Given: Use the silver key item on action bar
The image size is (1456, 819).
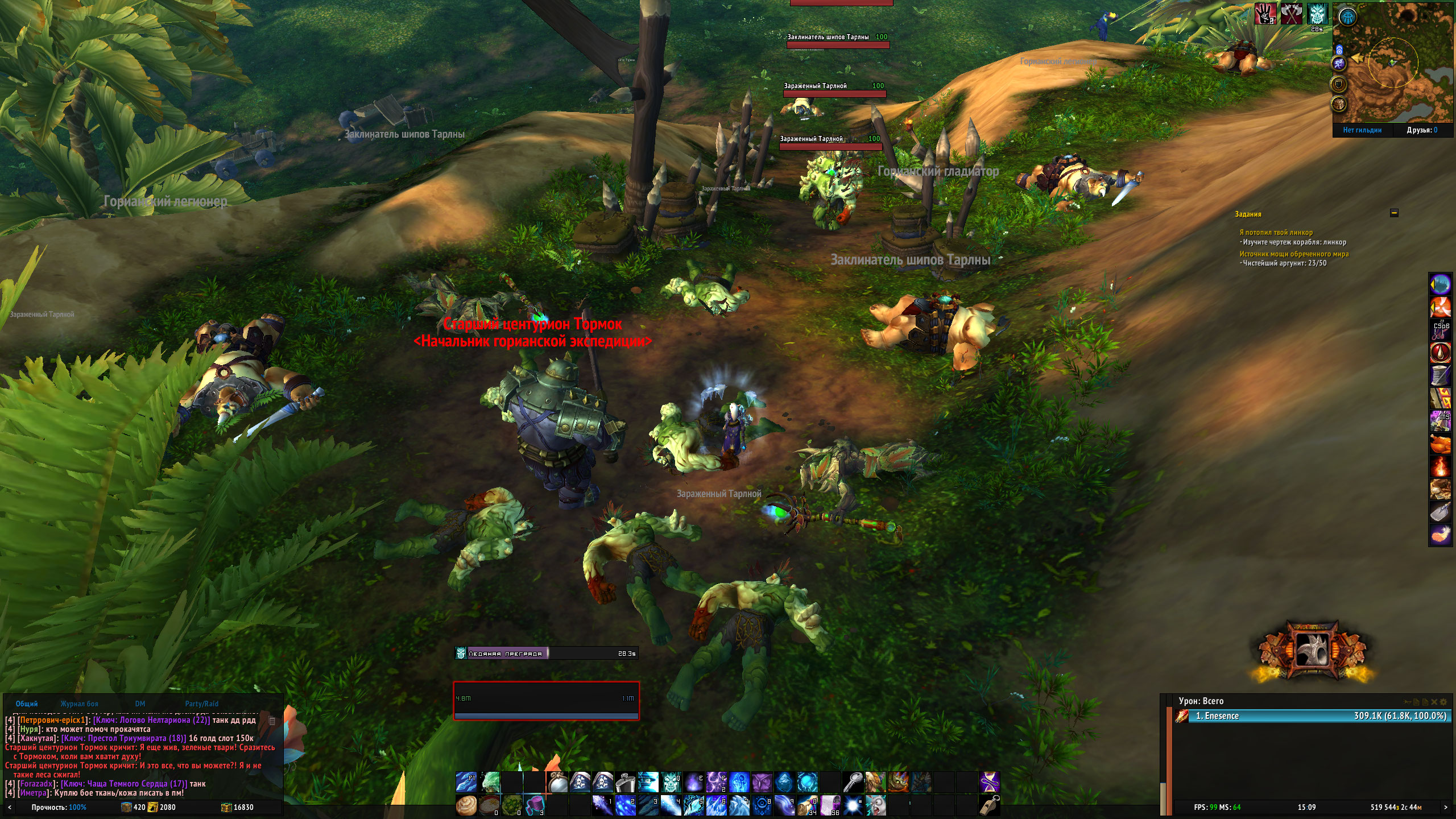Looking at the screenshot, I should (853, 783).
